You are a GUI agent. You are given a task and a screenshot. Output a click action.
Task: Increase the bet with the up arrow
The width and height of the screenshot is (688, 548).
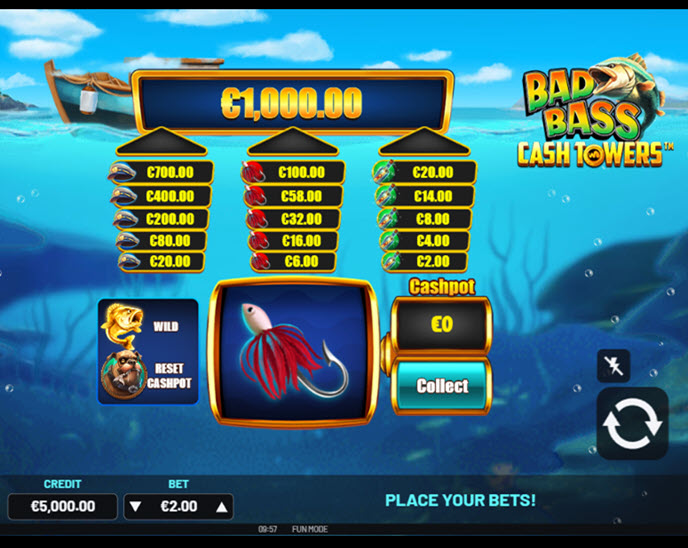221,507
